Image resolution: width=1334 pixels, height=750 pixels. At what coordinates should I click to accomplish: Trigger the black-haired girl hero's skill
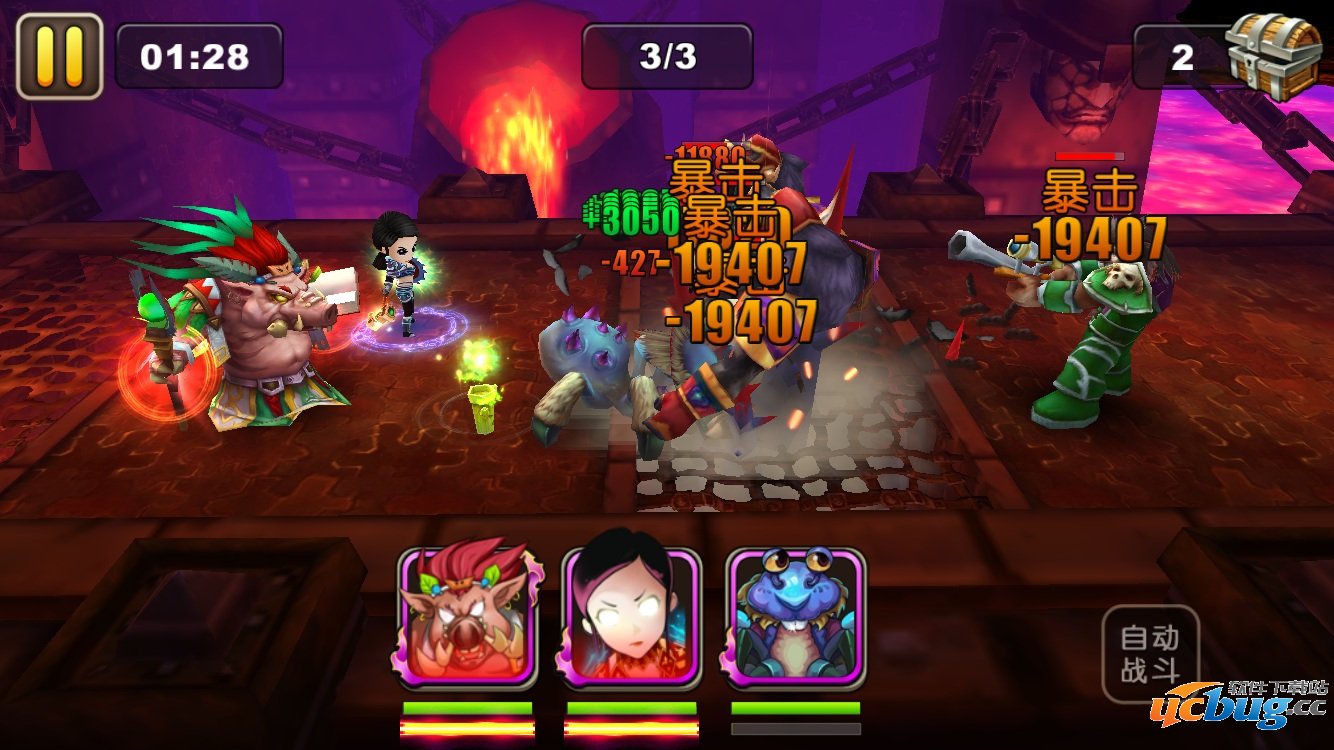click(631, 618)
